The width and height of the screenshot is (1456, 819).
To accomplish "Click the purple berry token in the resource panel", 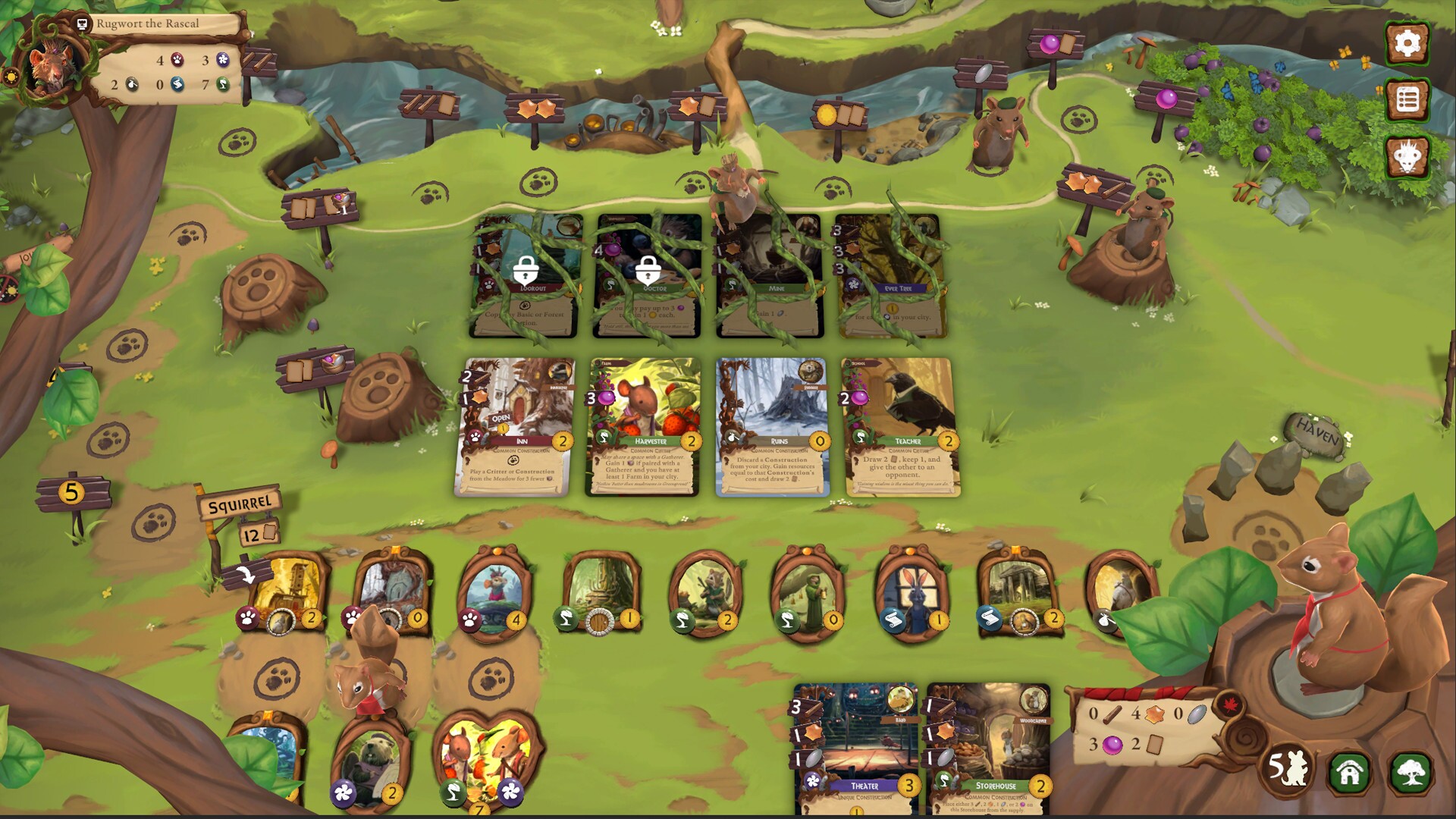I will coord(1112,745).
